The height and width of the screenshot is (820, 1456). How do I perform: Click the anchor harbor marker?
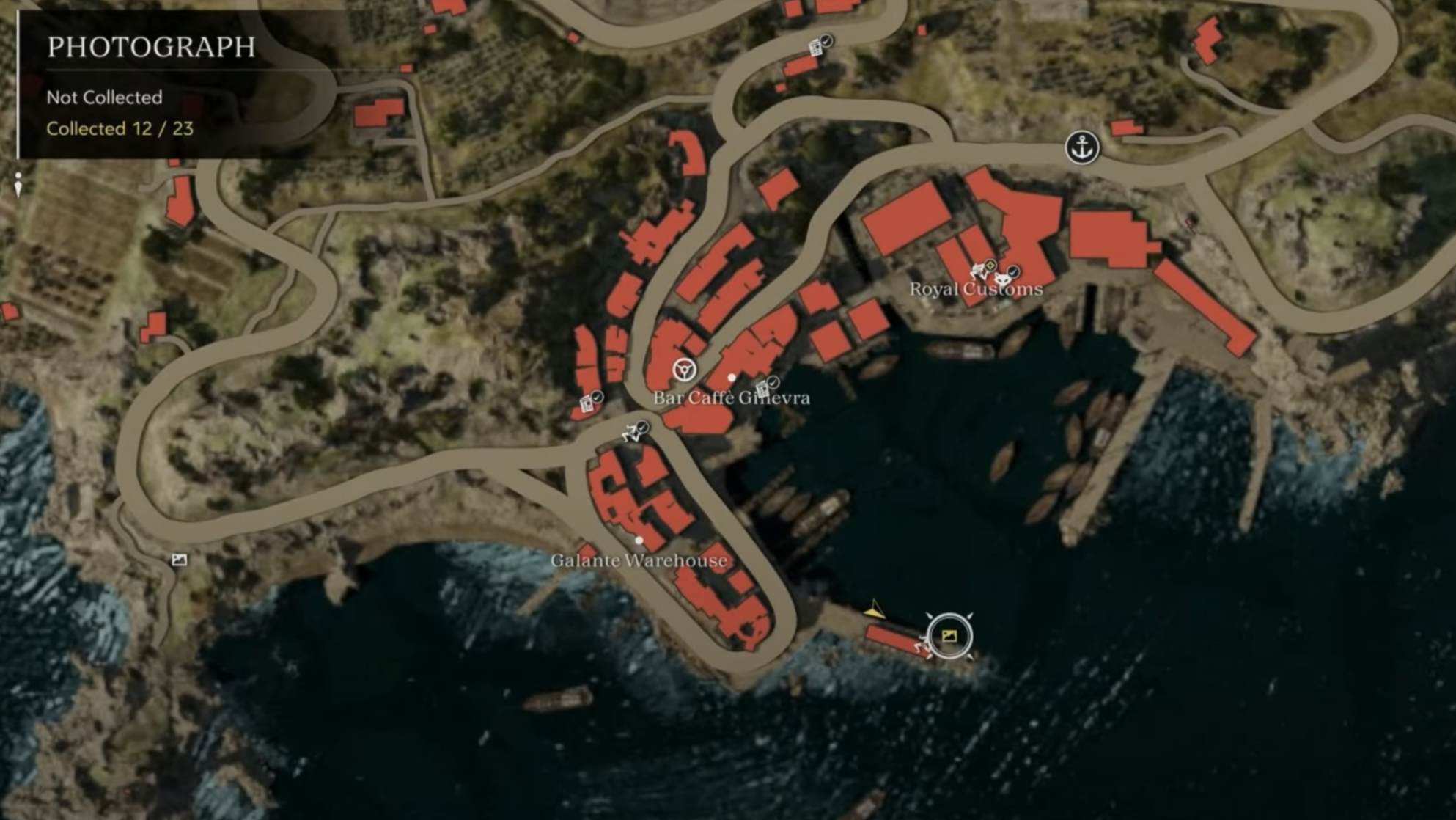1082,147
